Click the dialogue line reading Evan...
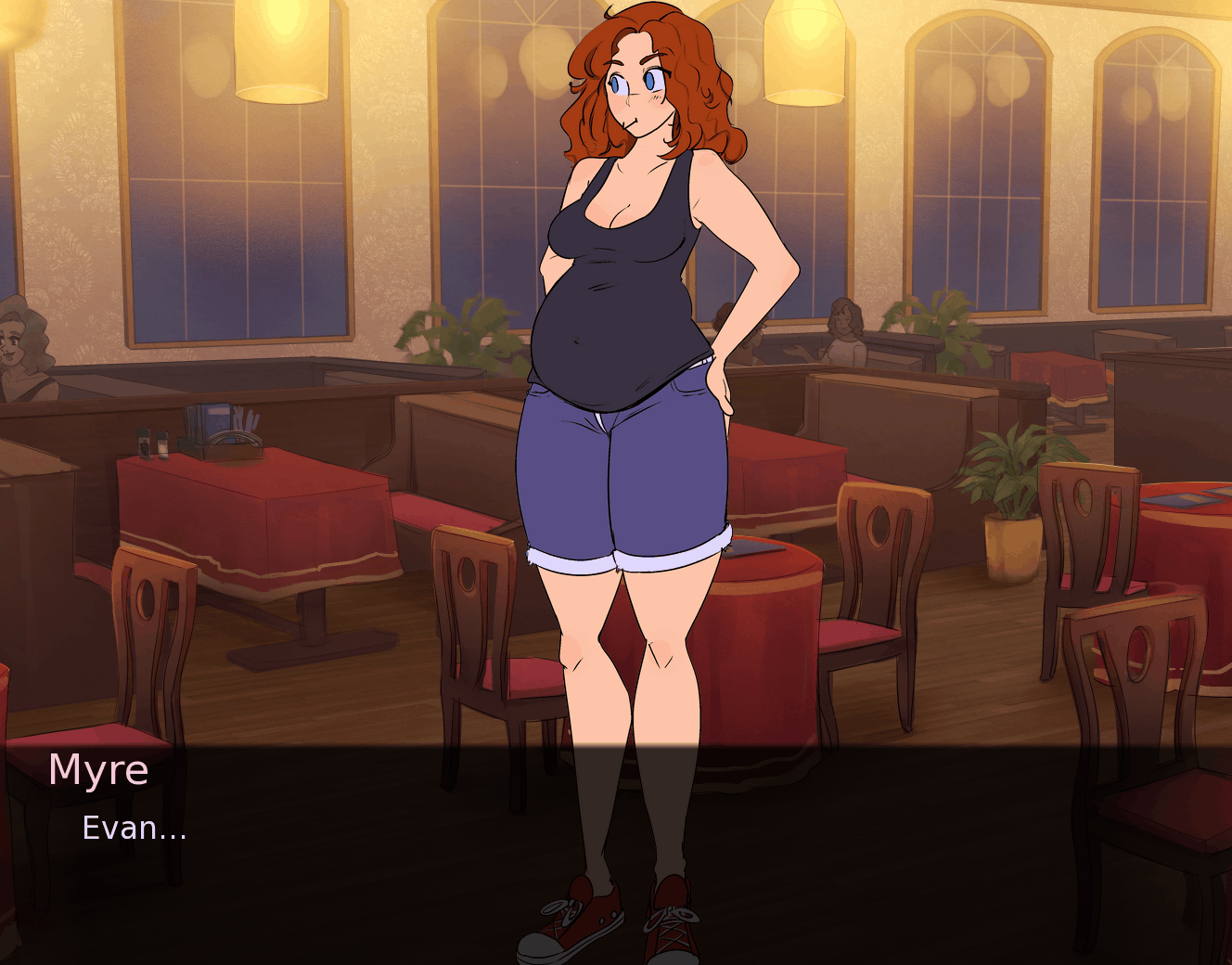 (135, 829)
